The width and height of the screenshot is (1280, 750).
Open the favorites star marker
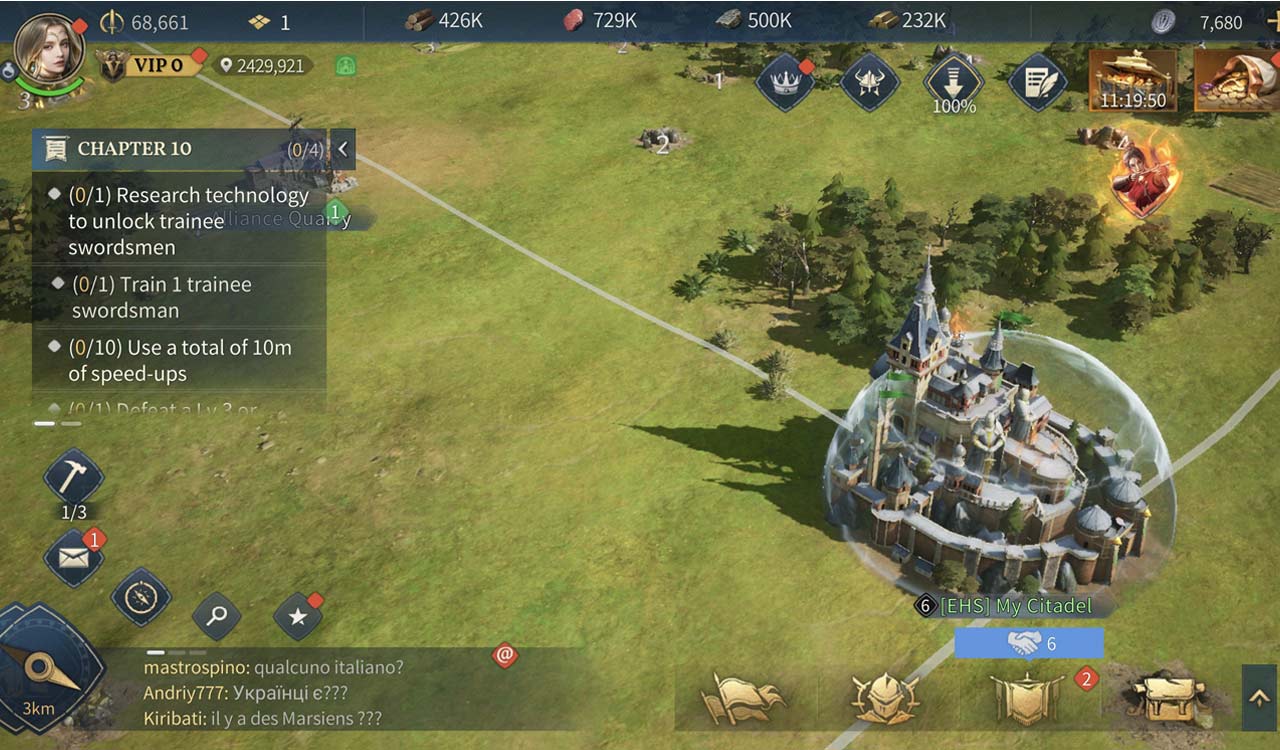pos(296,617)
